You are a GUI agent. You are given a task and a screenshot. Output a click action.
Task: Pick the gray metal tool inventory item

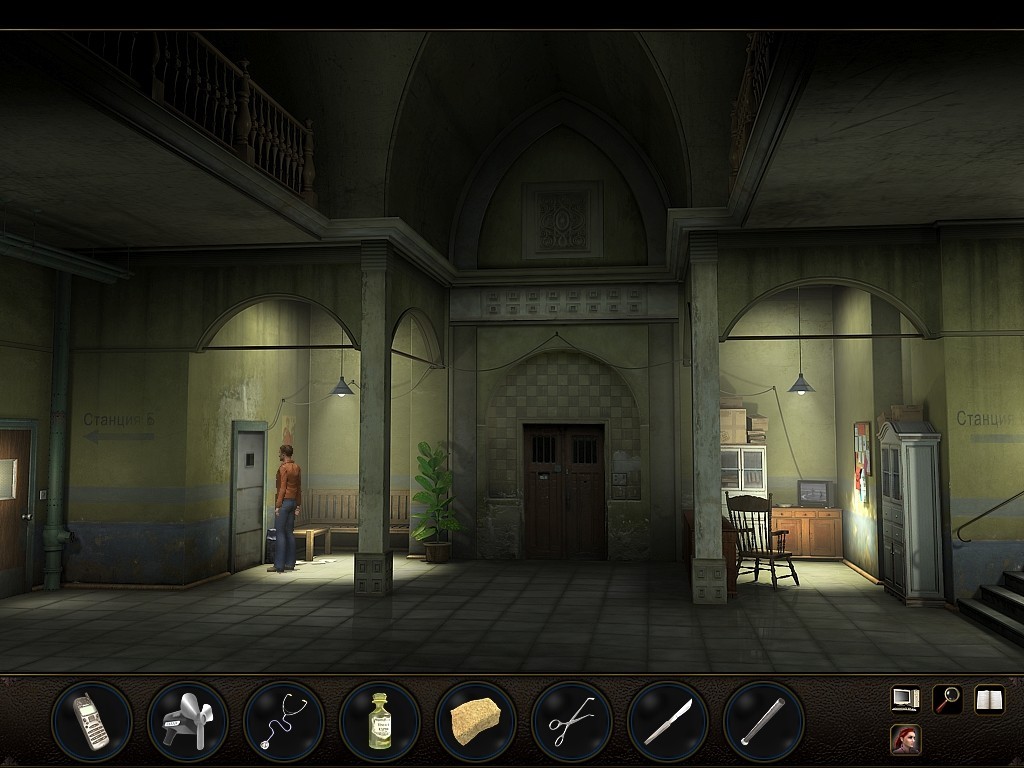click(187, 721)
